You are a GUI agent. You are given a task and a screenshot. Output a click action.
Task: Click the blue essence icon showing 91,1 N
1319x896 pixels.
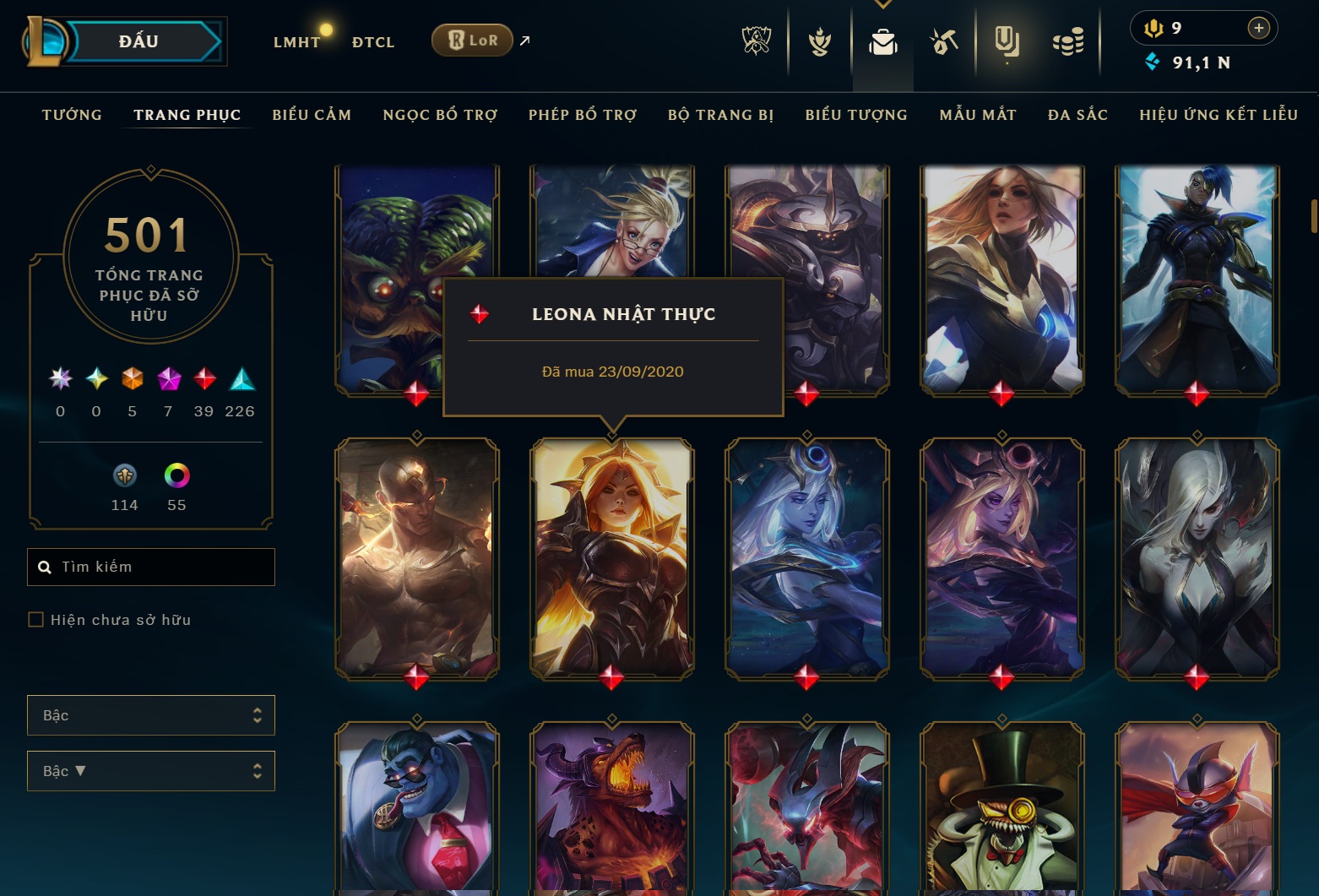click(x=1151, y=62)
